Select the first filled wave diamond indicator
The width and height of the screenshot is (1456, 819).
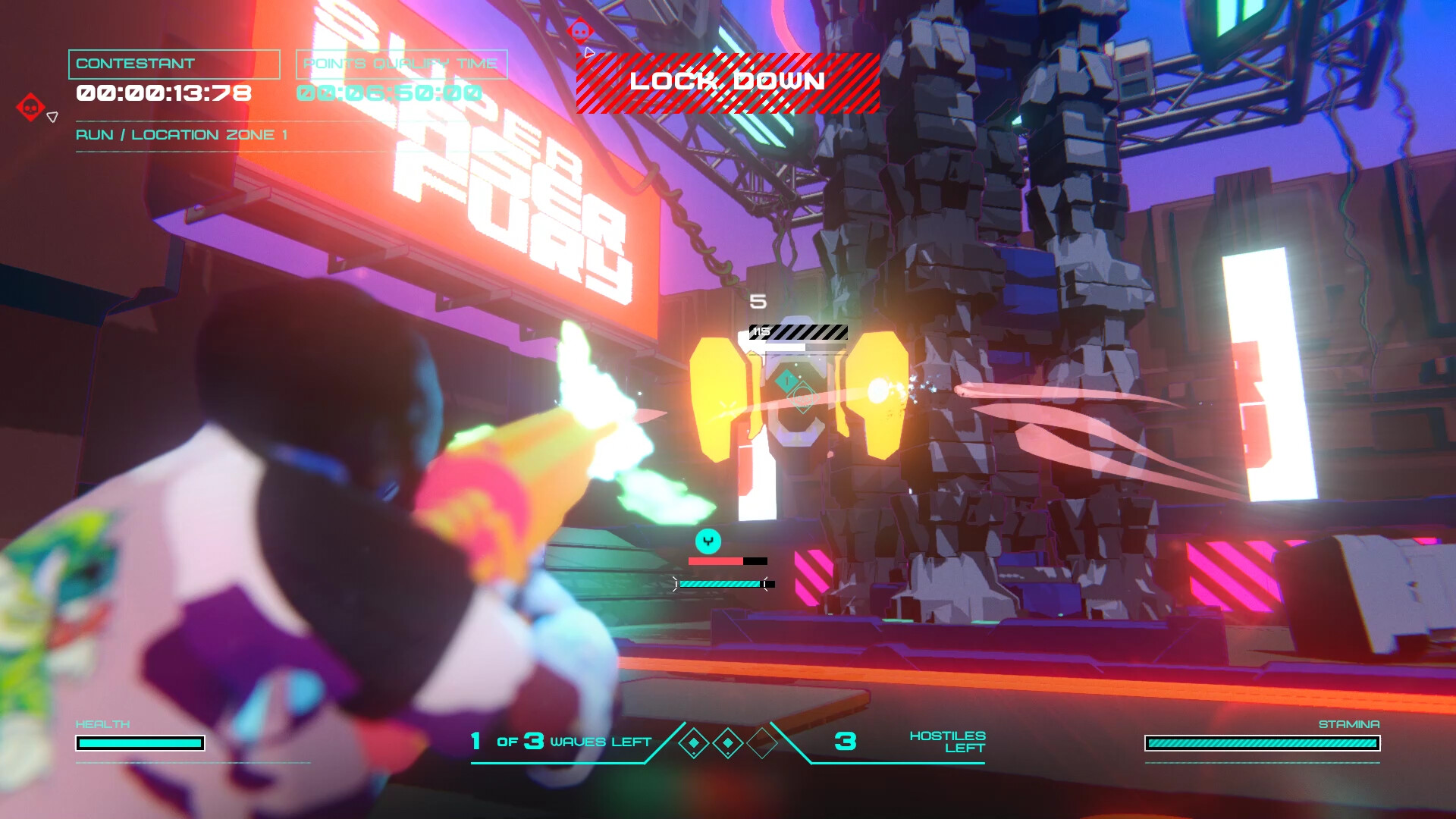click(x=695, y=744)
